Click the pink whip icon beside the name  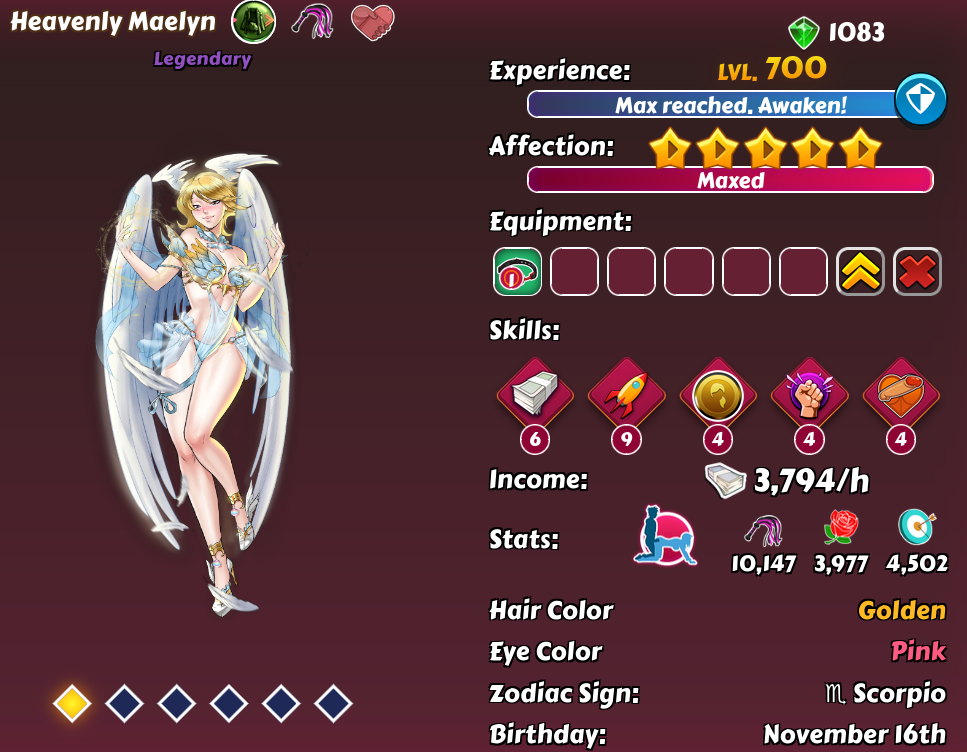coord(313,21)
